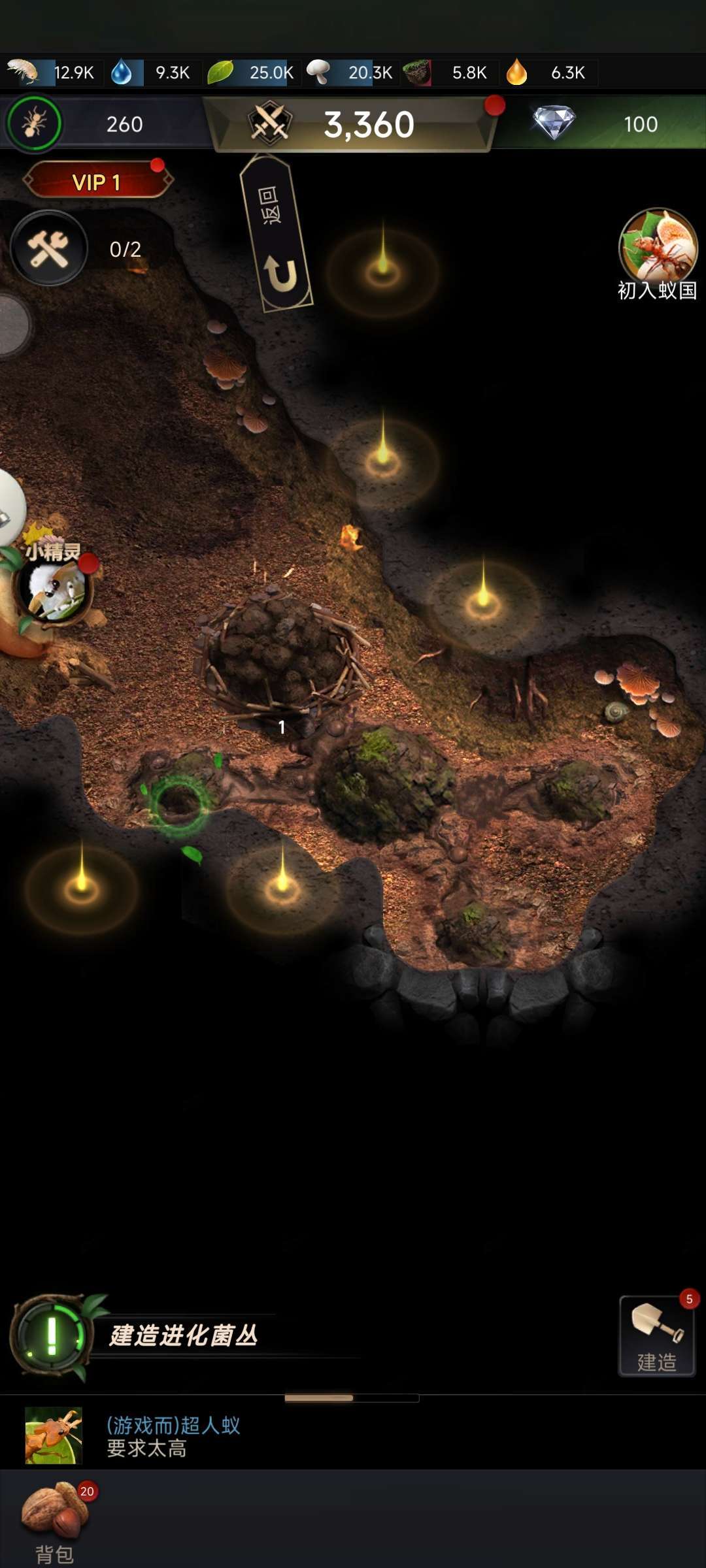Open the crossed-swords power rating panel
Viewport: 706px width, 1568px height.
point(353,123)
